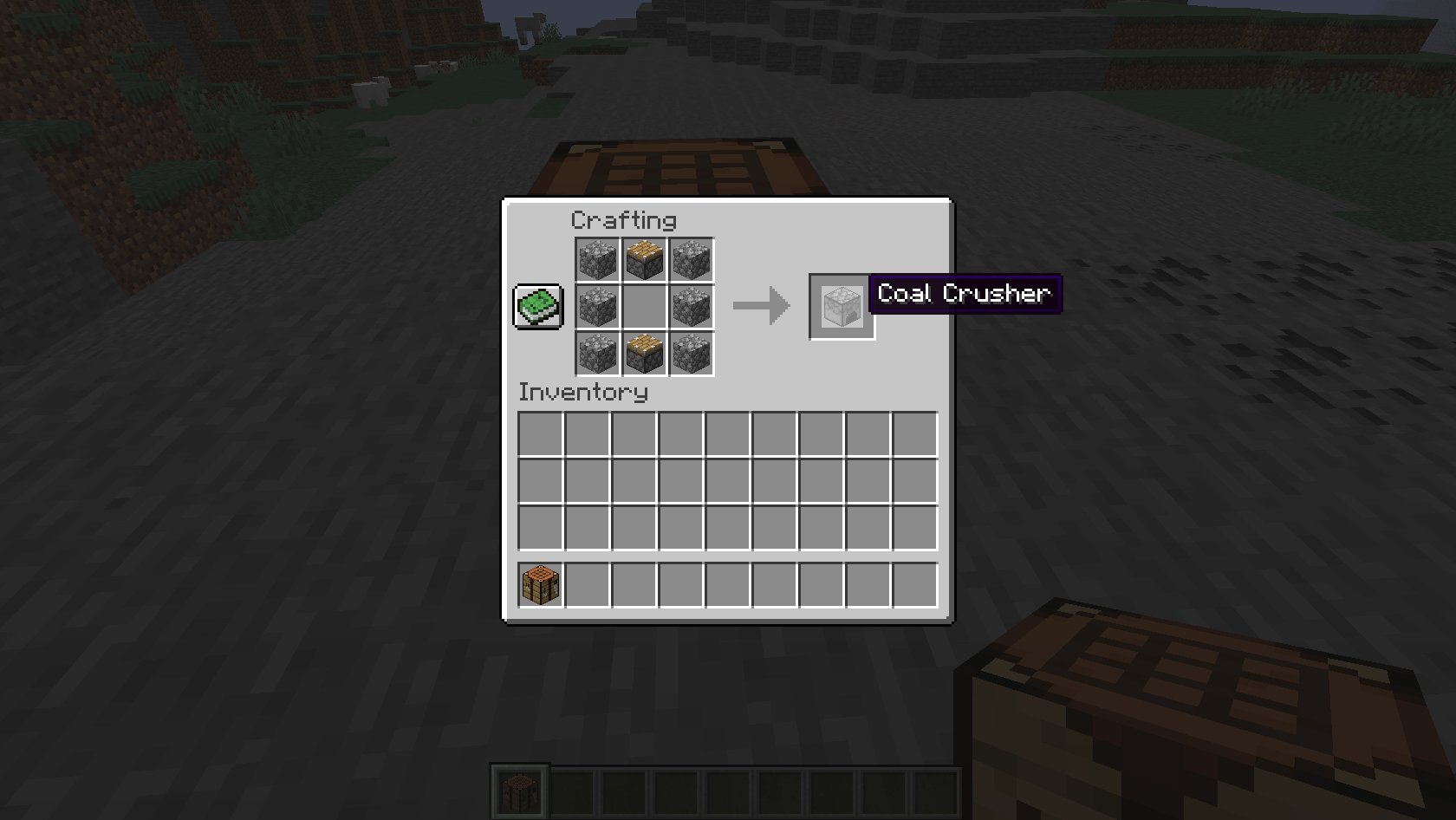Image resolution: width=1456 pixels, height=820 pixels.
Task: Select the crafting table in top-middle grid slot
Action: 645,259
